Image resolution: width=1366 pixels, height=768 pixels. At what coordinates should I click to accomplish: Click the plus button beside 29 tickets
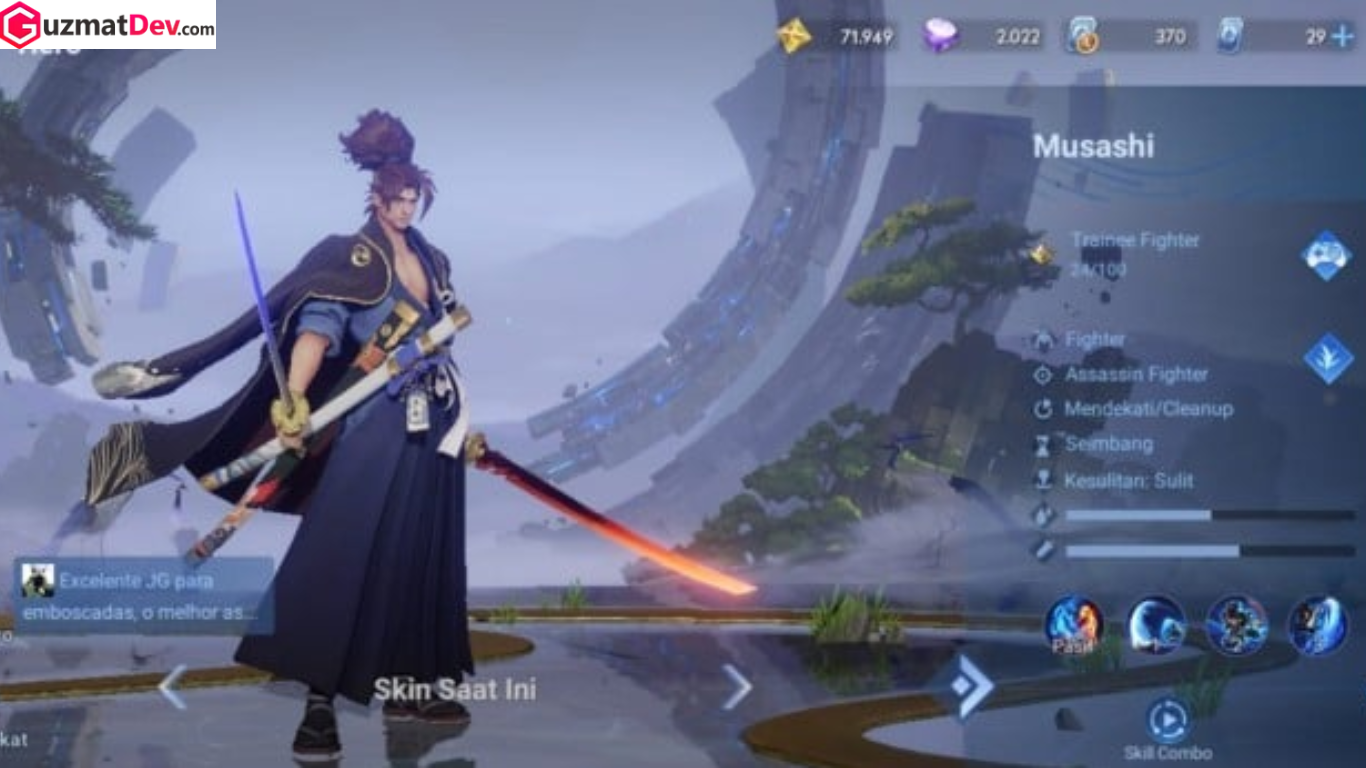(x=1342, y=37)
